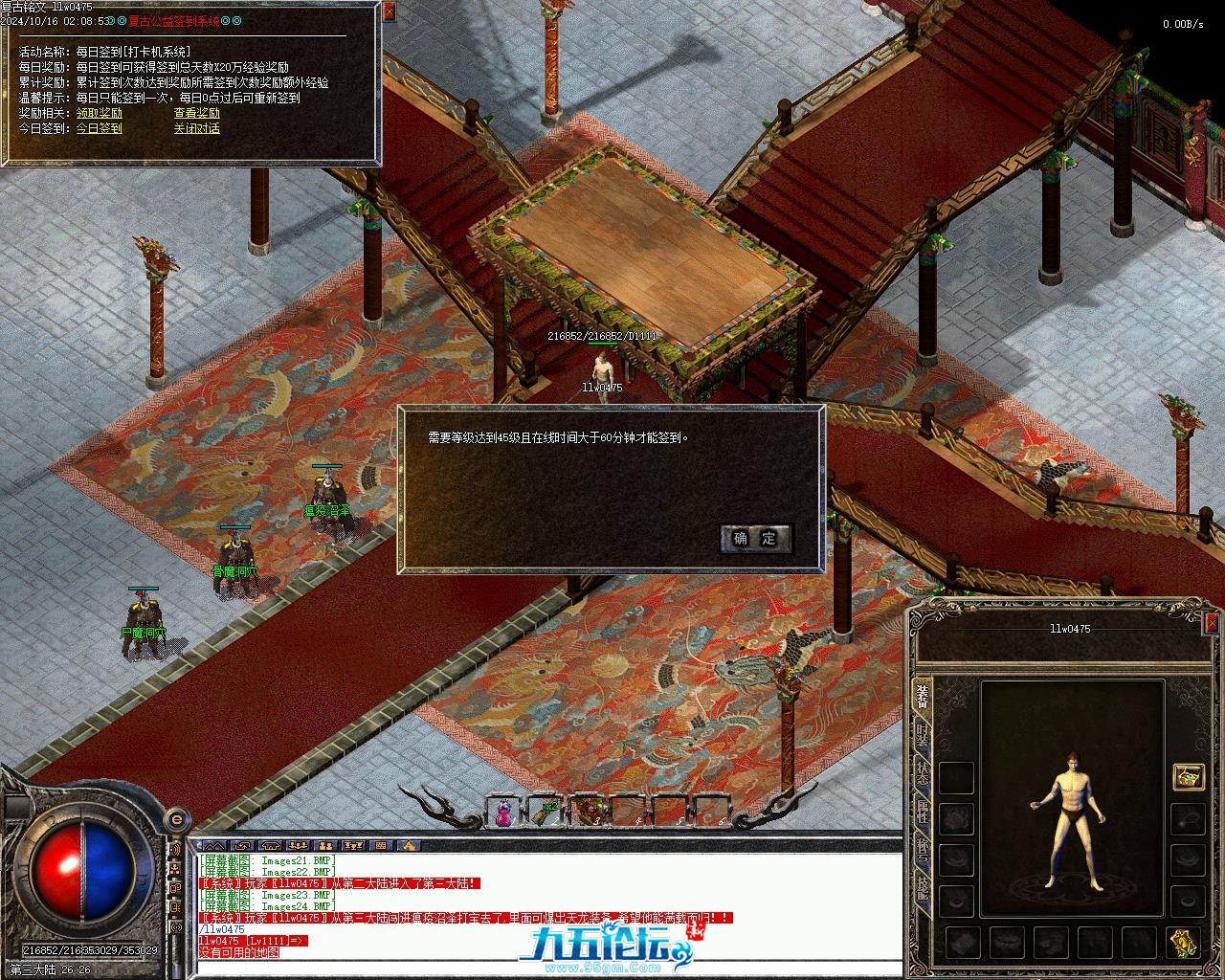Use the pink potion gourd in the hotbar
This screenshot has height=980, width=1225.
(502, 813)
